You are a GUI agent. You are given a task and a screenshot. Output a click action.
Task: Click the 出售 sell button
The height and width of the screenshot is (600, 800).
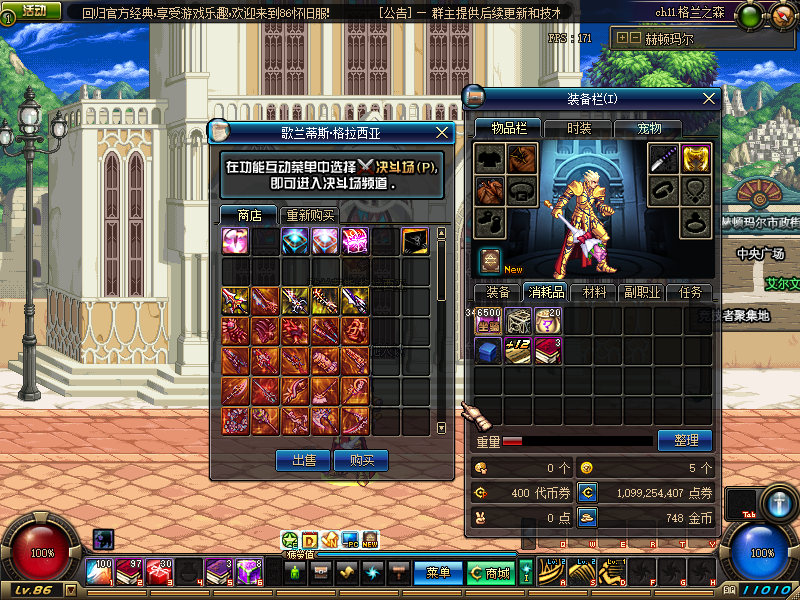tap(303, 460)
